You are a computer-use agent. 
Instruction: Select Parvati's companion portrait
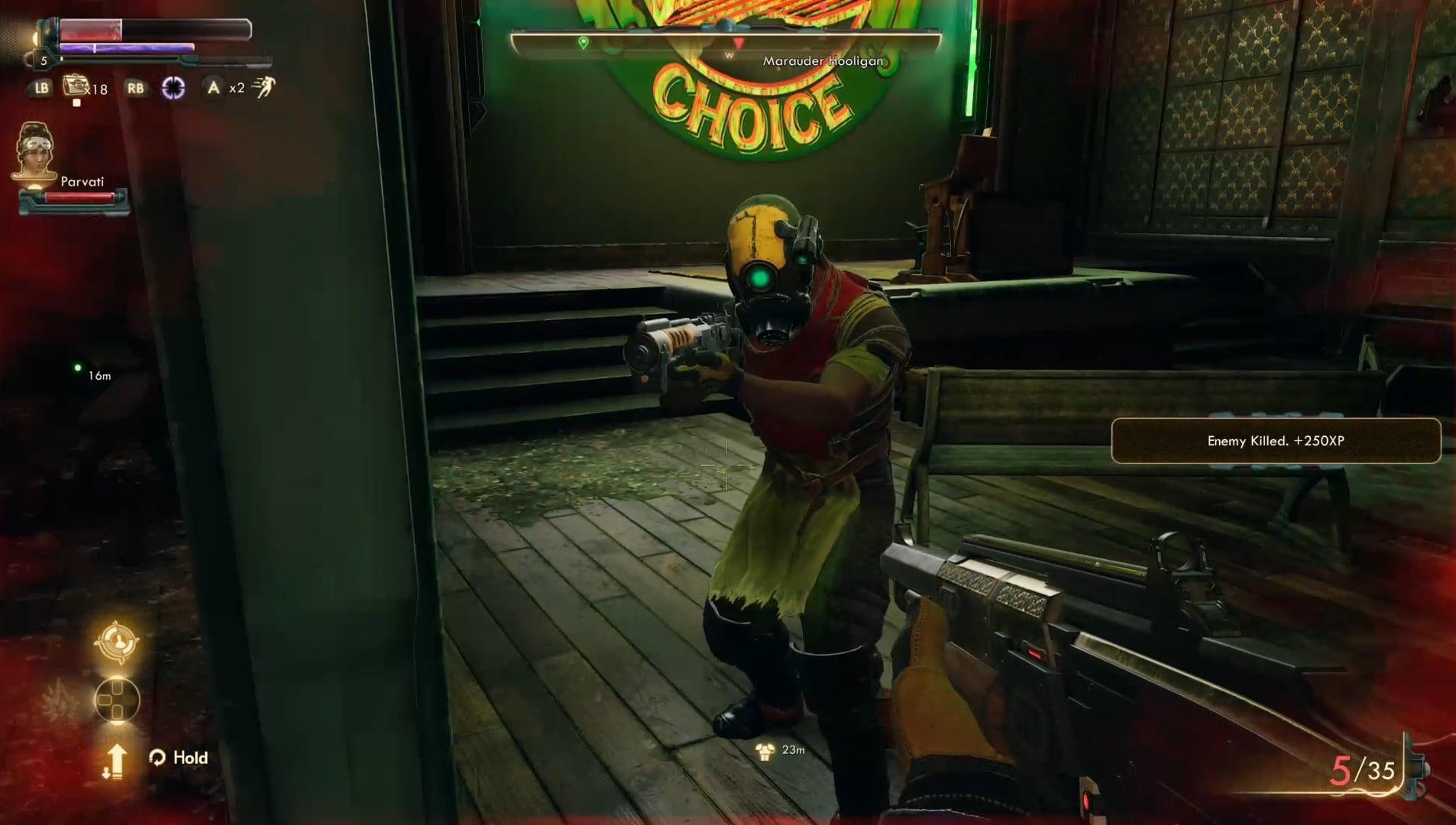(35, 154)
